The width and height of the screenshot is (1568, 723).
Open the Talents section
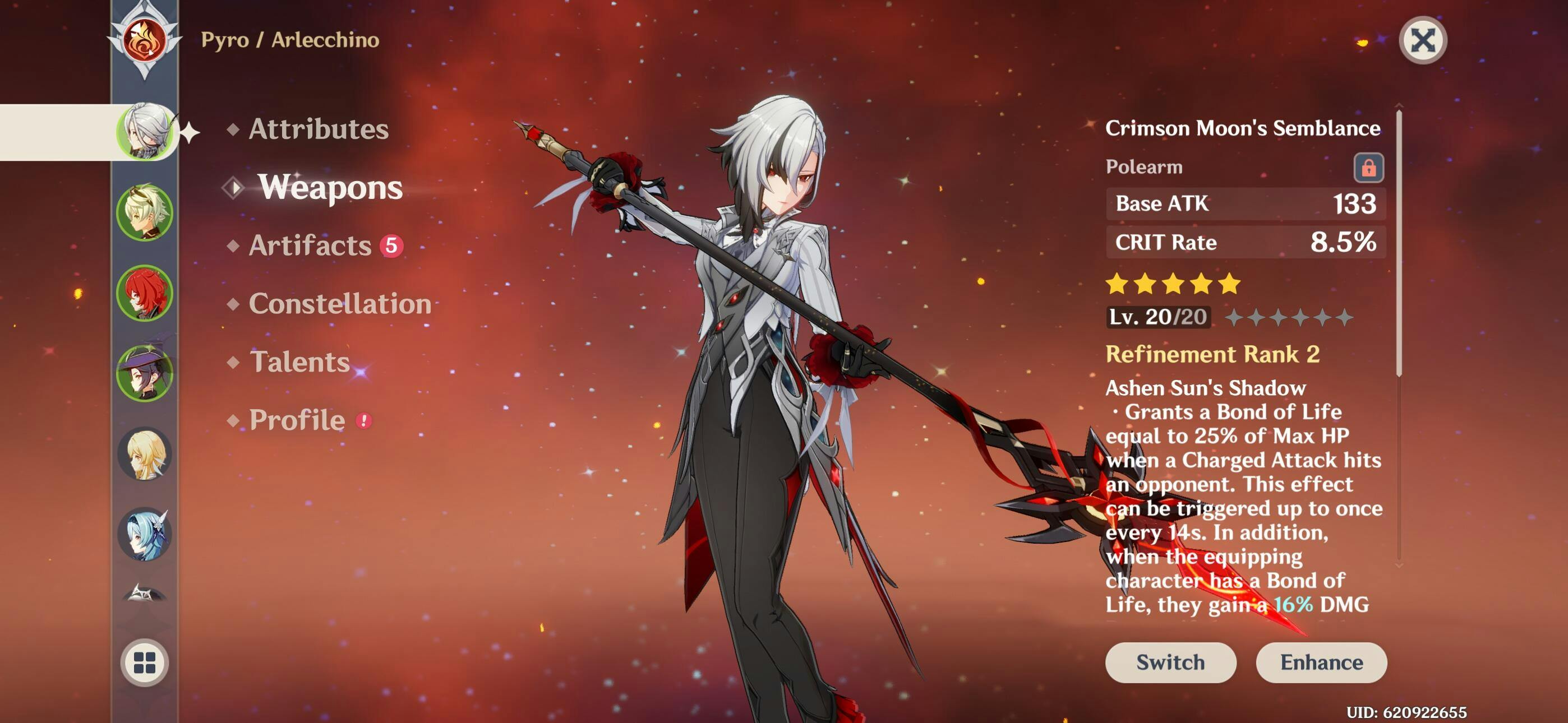pos(299,362)
